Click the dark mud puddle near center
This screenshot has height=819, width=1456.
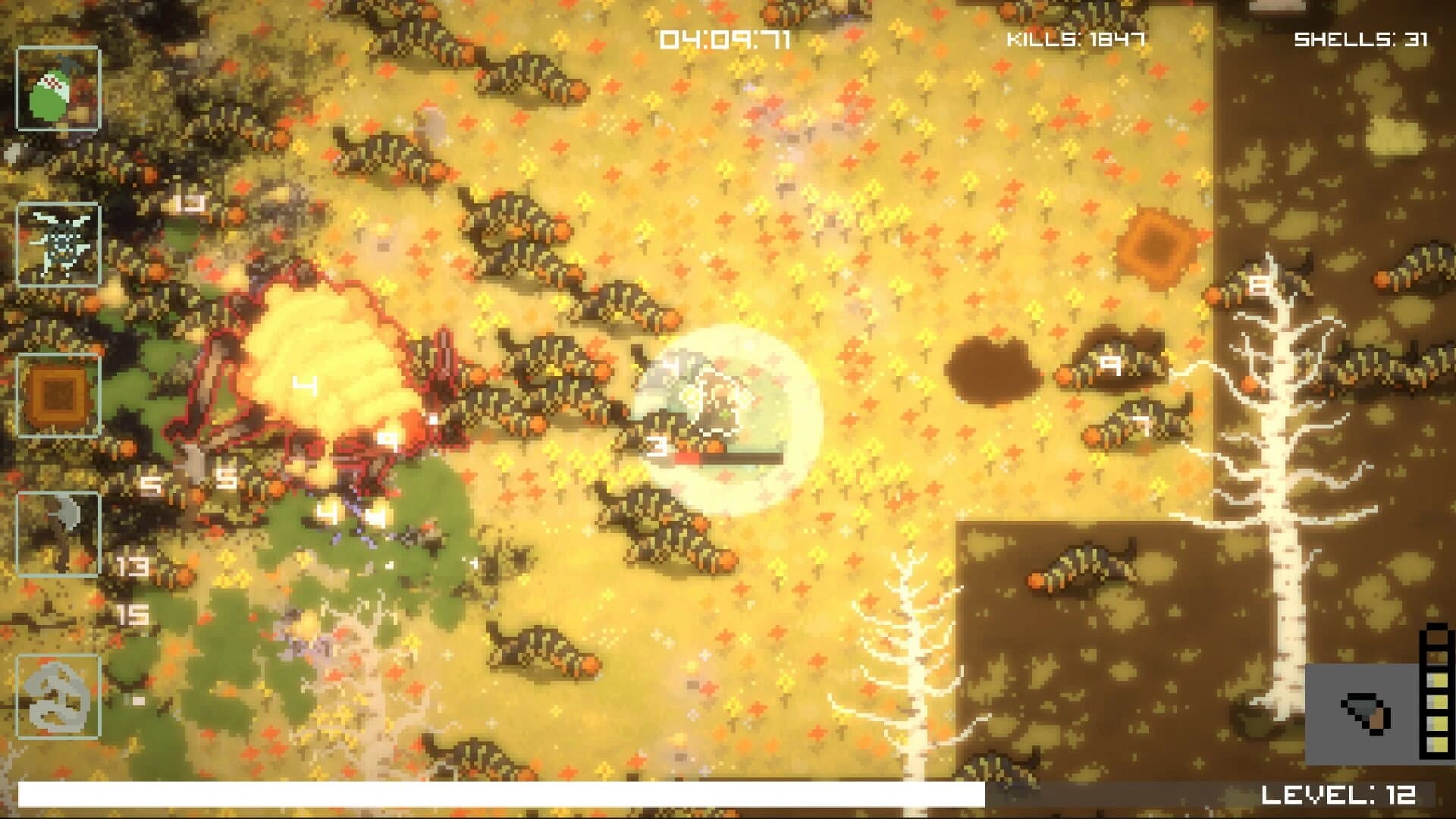click(993, 364)
